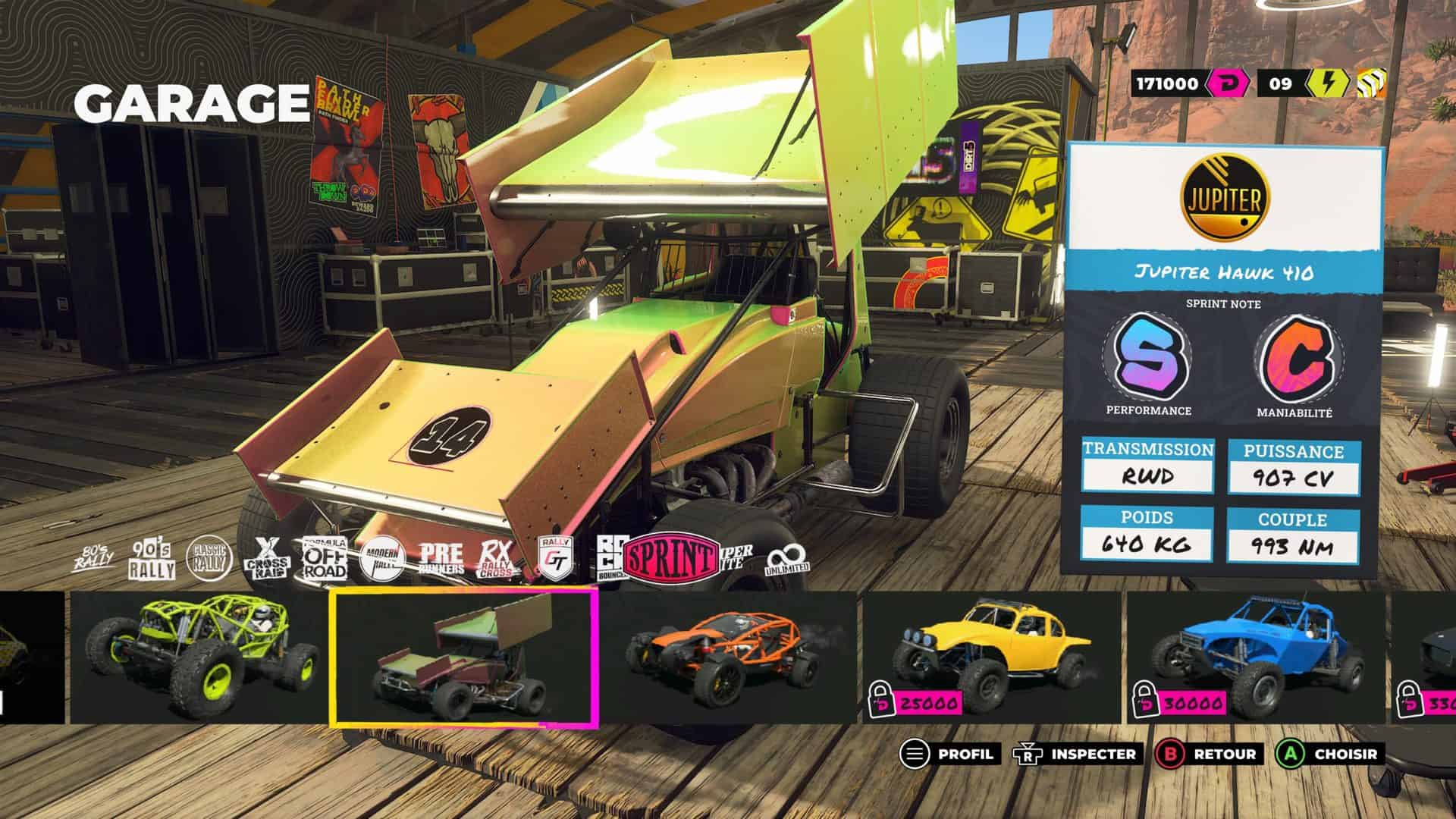Open the RX Rally Cross category
The width and height of the screenshot is (1456, 819).
(x=497, y=560)
